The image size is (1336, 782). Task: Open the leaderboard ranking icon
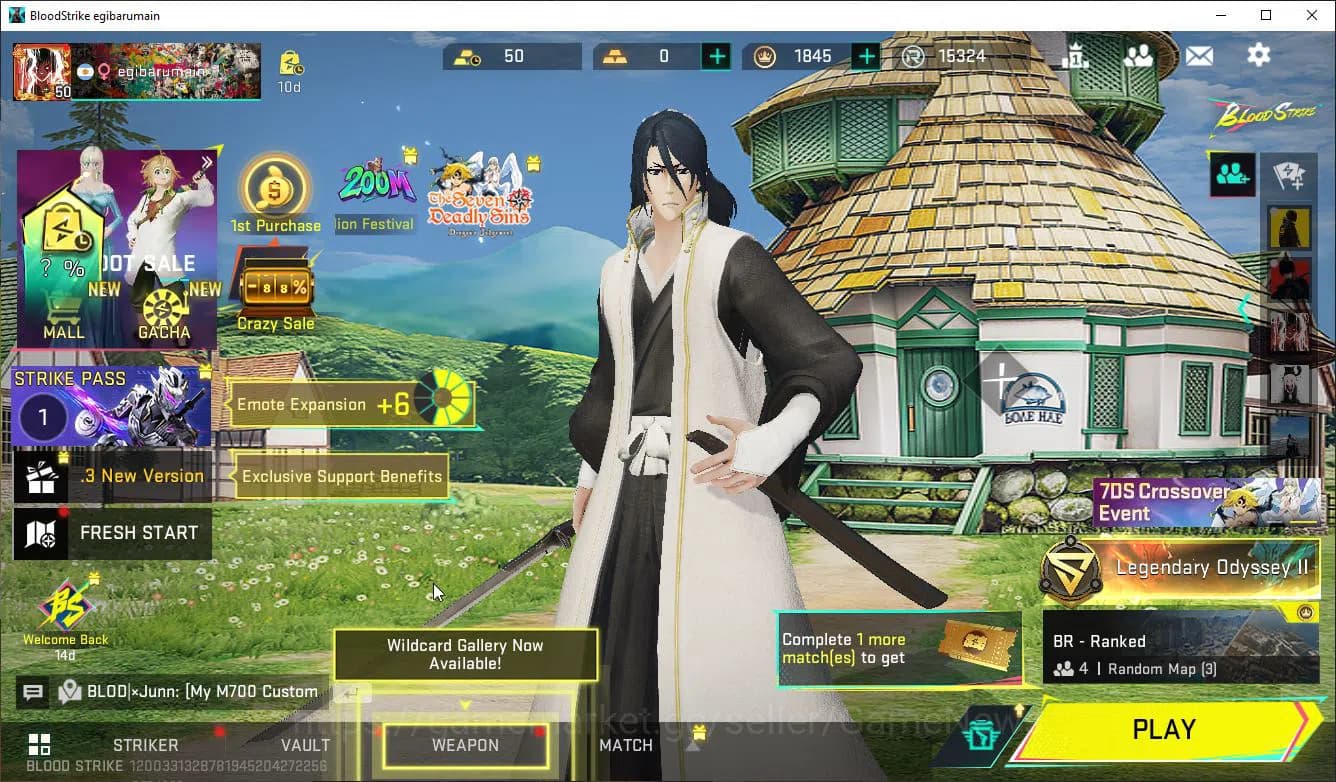(x=1077, y=55)
